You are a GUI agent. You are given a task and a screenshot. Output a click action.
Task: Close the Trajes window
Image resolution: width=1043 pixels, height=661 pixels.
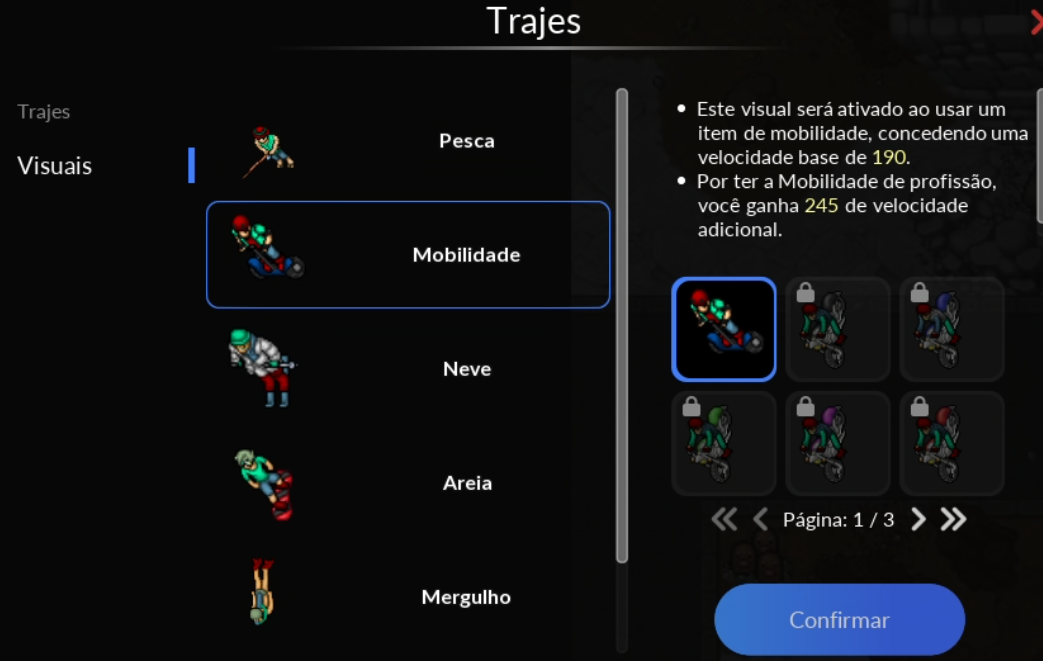tap(1036, 22)
